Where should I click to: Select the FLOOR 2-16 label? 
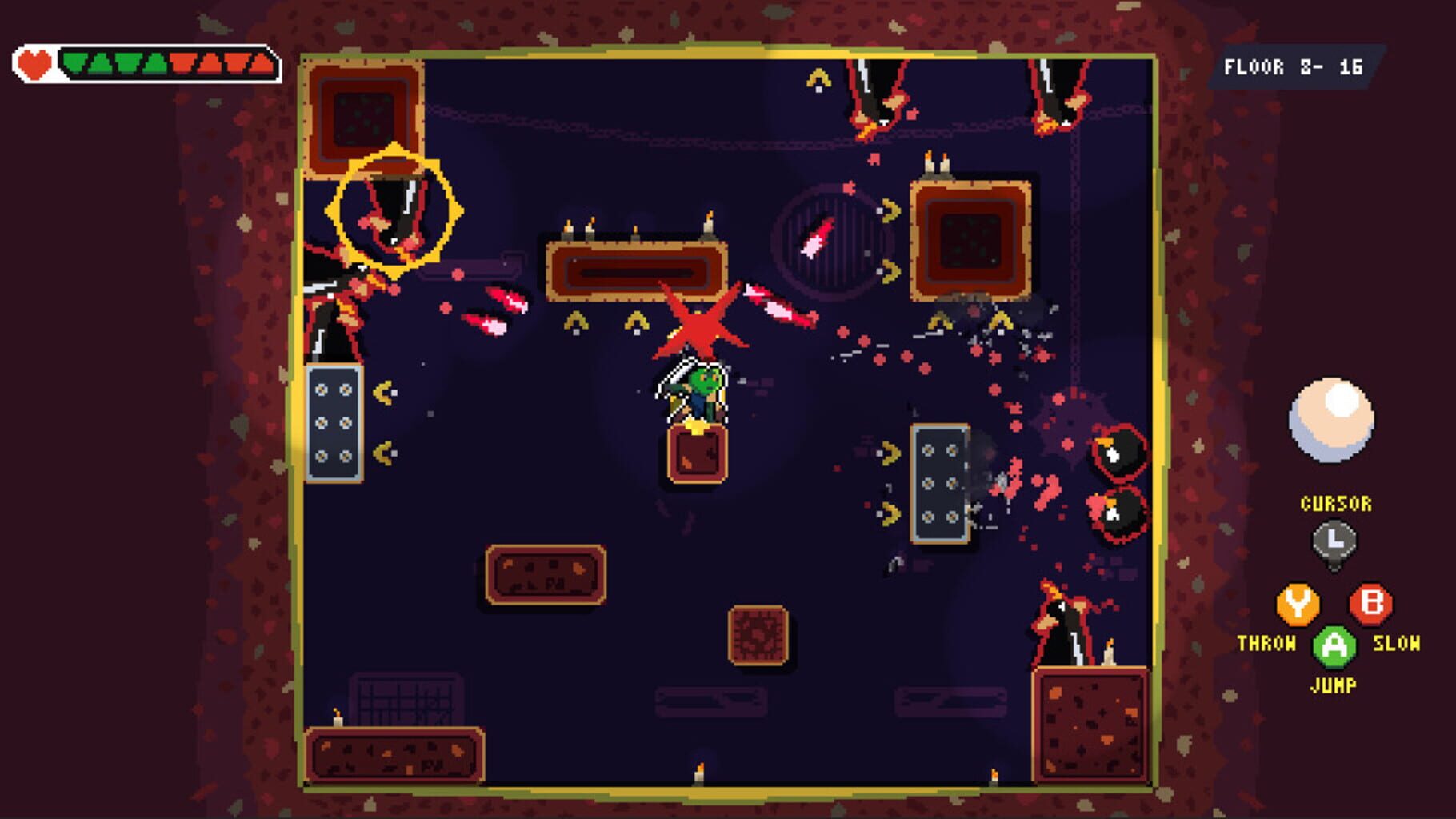[1293, 66]
